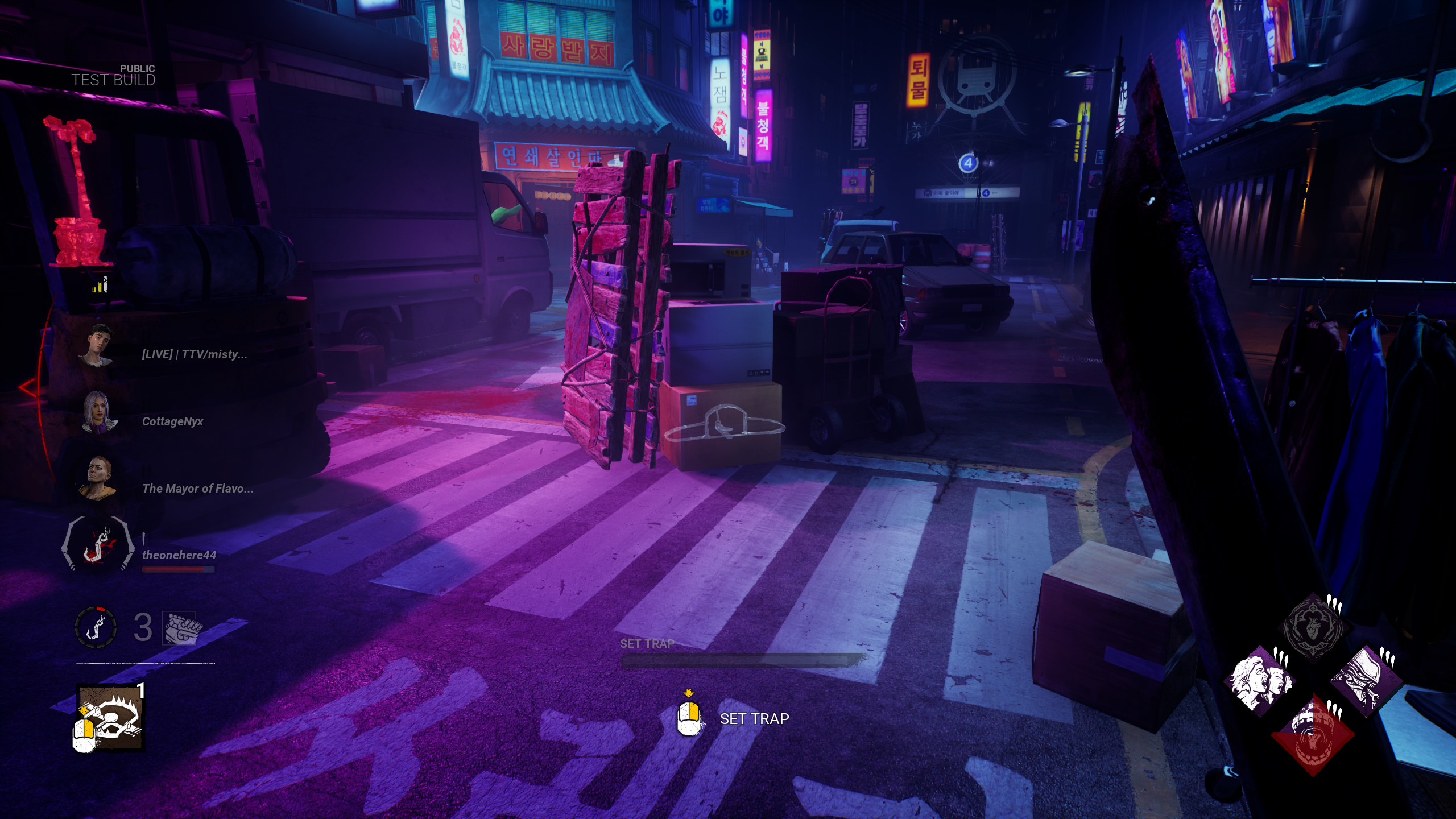Screen dimensions: 1456x819
Task: Click the hook stage counter ring
Action: click(x=96, y=627)
